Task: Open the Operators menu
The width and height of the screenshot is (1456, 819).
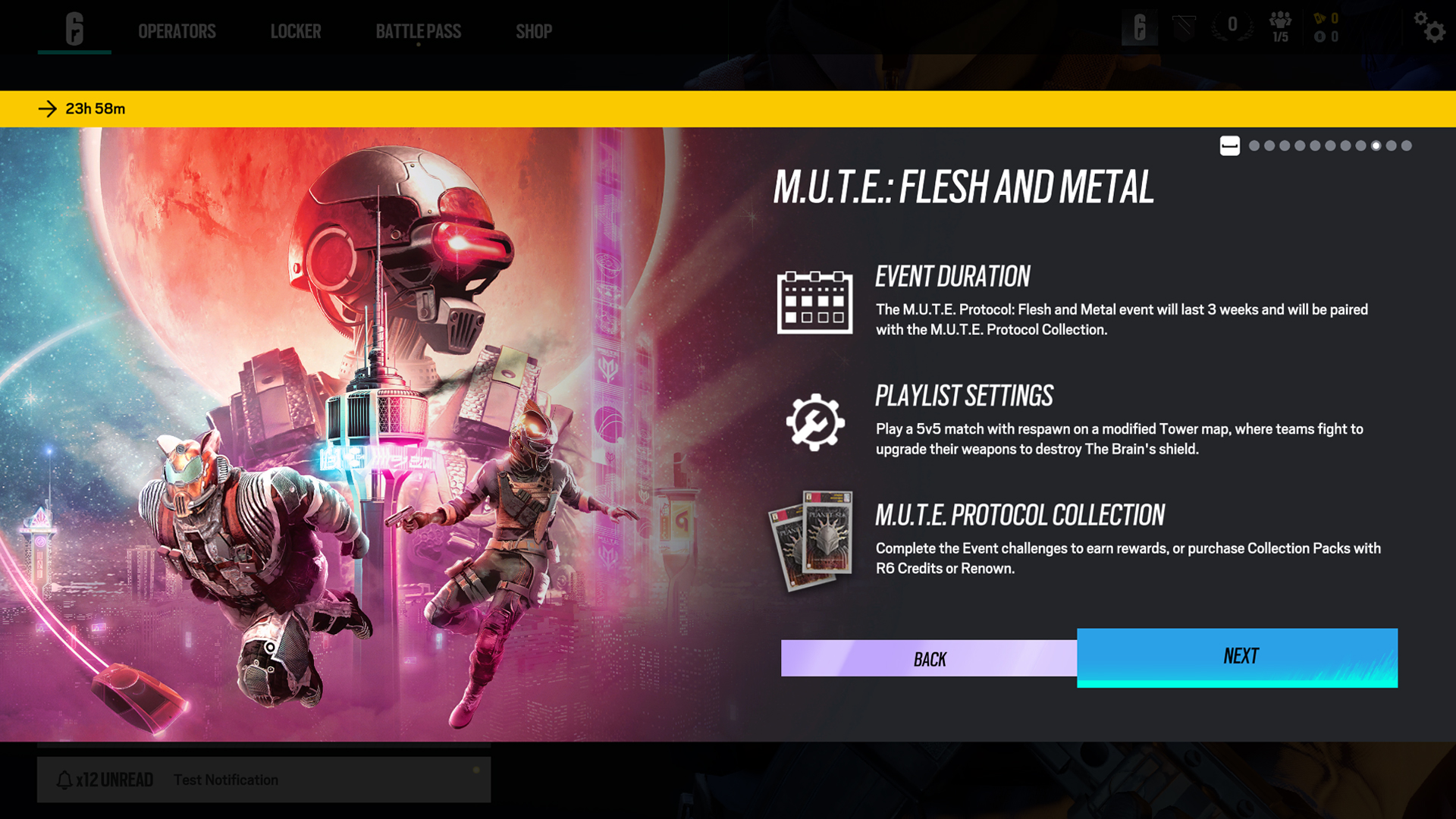Action: 177,31
